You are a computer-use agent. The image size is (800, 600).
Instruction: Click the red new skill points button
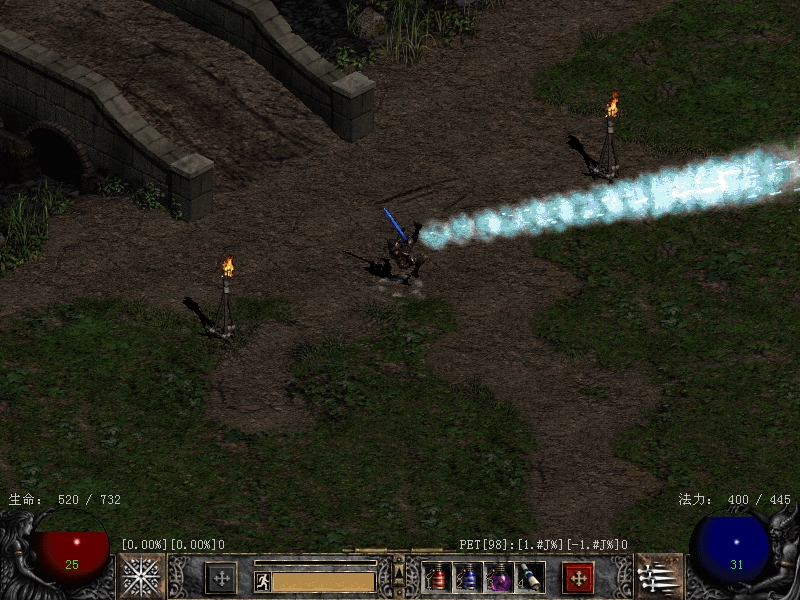[x=578, y=577]
